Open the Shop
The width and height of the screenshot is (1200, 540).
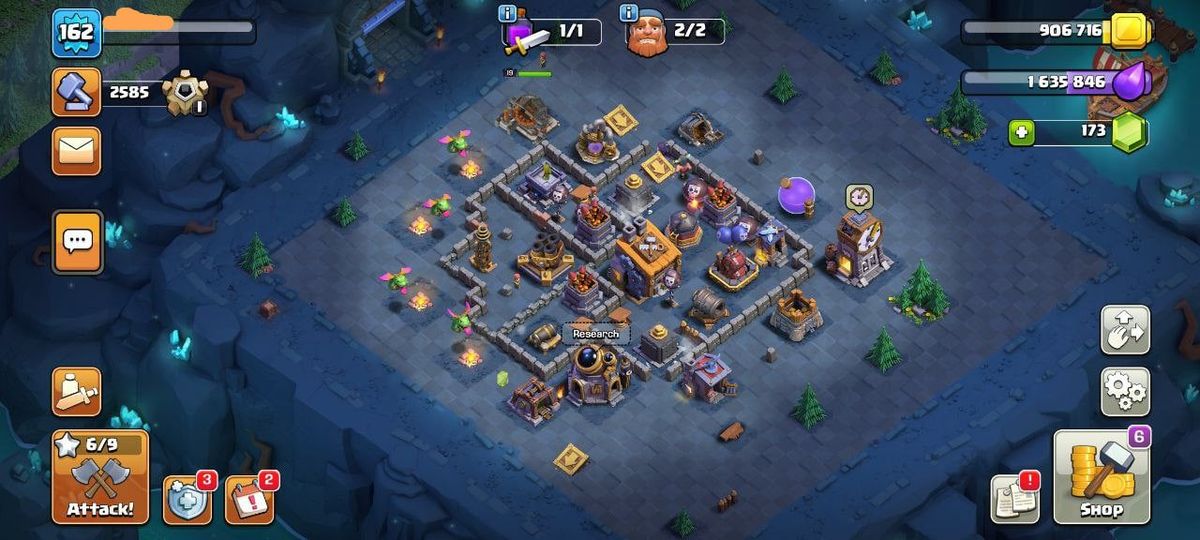pyautogui.click(x=1101, y=478)
